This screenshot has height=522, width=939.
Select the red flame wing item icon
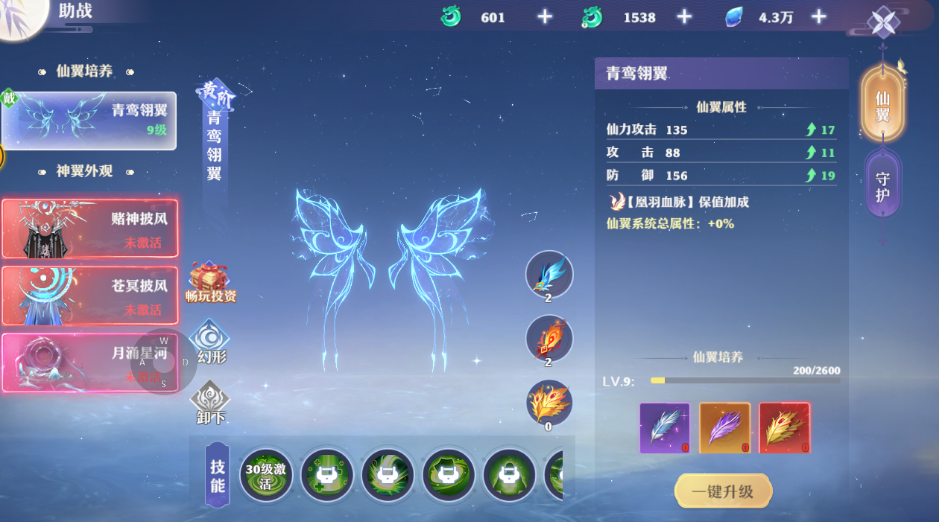point(549,339)
